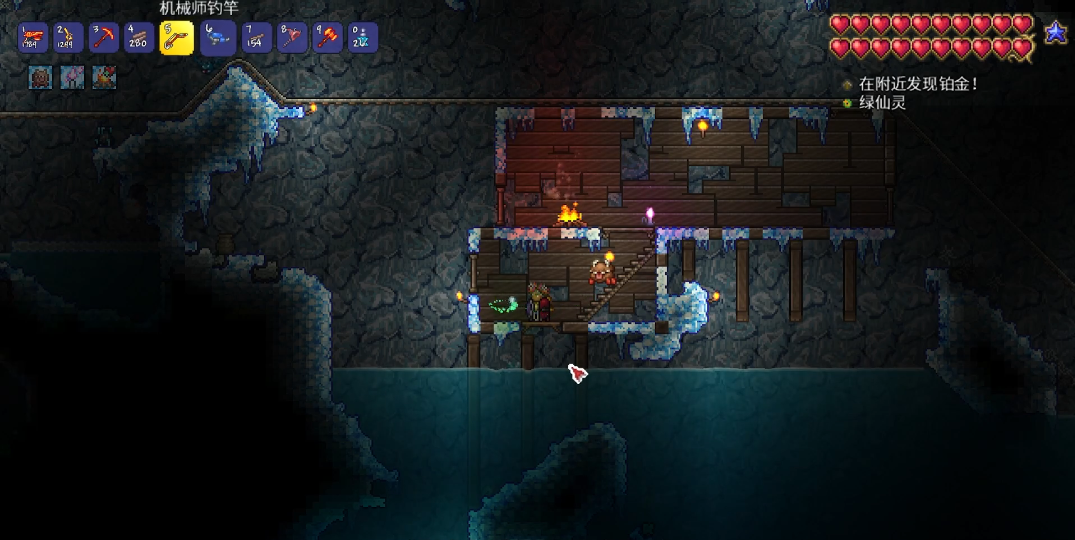
Task: Equip the red hammer in slot 9
Action: (x=327, y=38)
